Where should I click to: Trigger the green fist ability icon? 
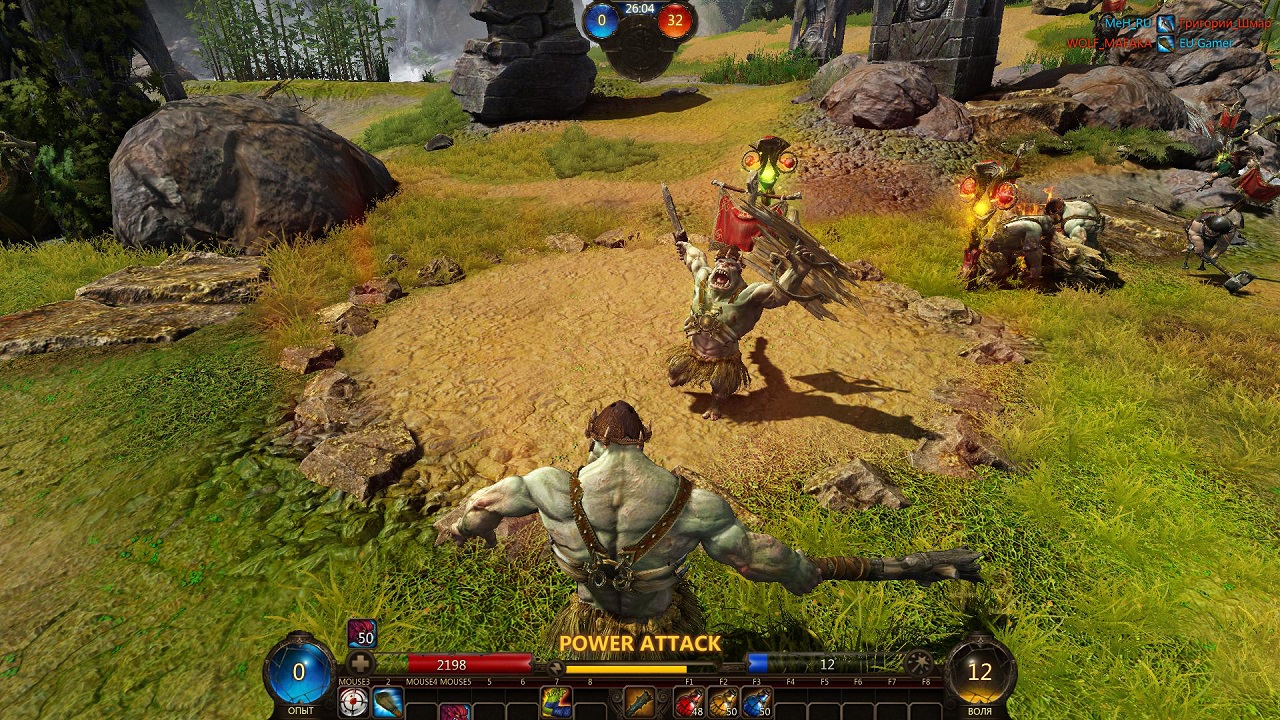point(555,702)
